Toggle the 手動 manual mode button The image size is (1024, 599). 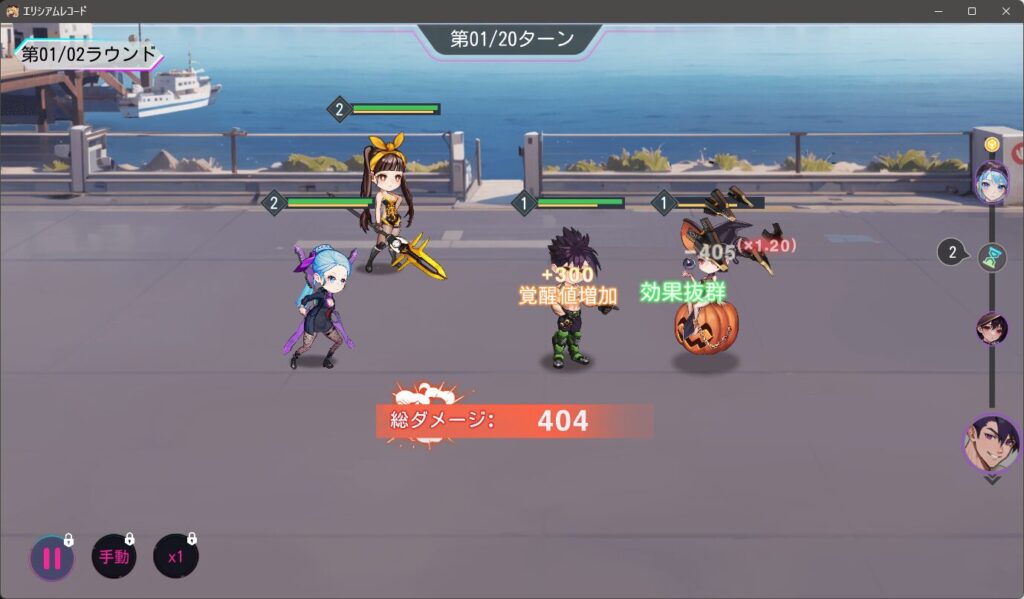click(114, 557)
